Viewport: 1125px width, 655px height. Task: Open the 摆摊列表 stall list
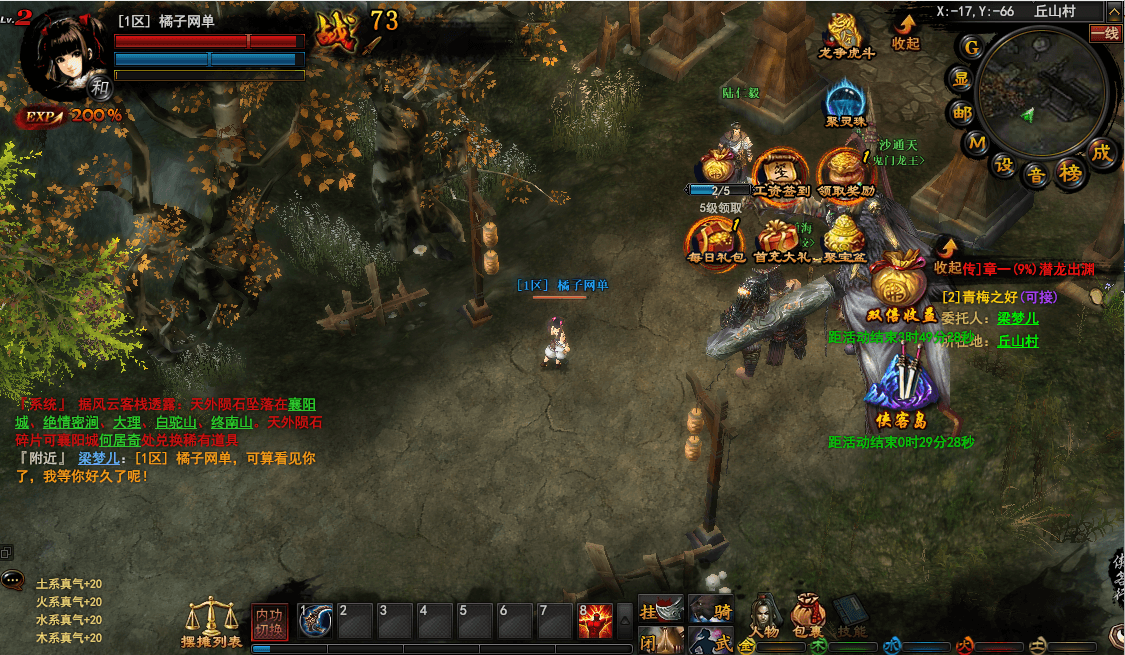(x=211, y=622)
